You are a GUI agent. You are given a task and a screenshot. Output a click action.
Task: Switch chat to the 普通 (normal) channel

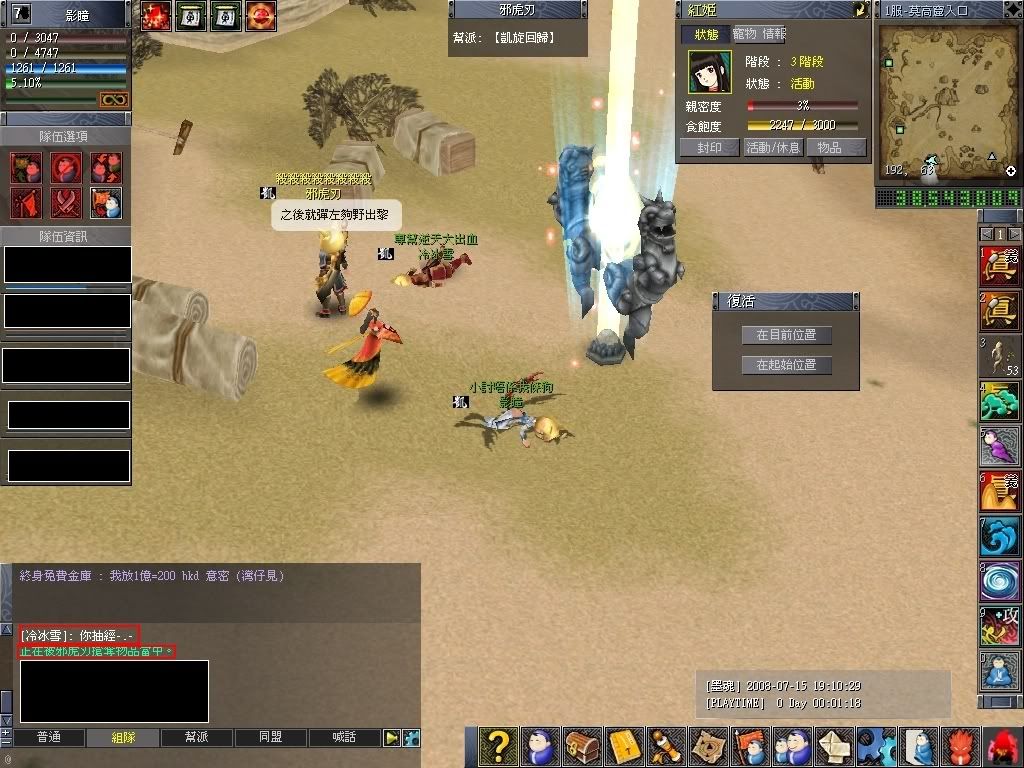tap(48, 737)
